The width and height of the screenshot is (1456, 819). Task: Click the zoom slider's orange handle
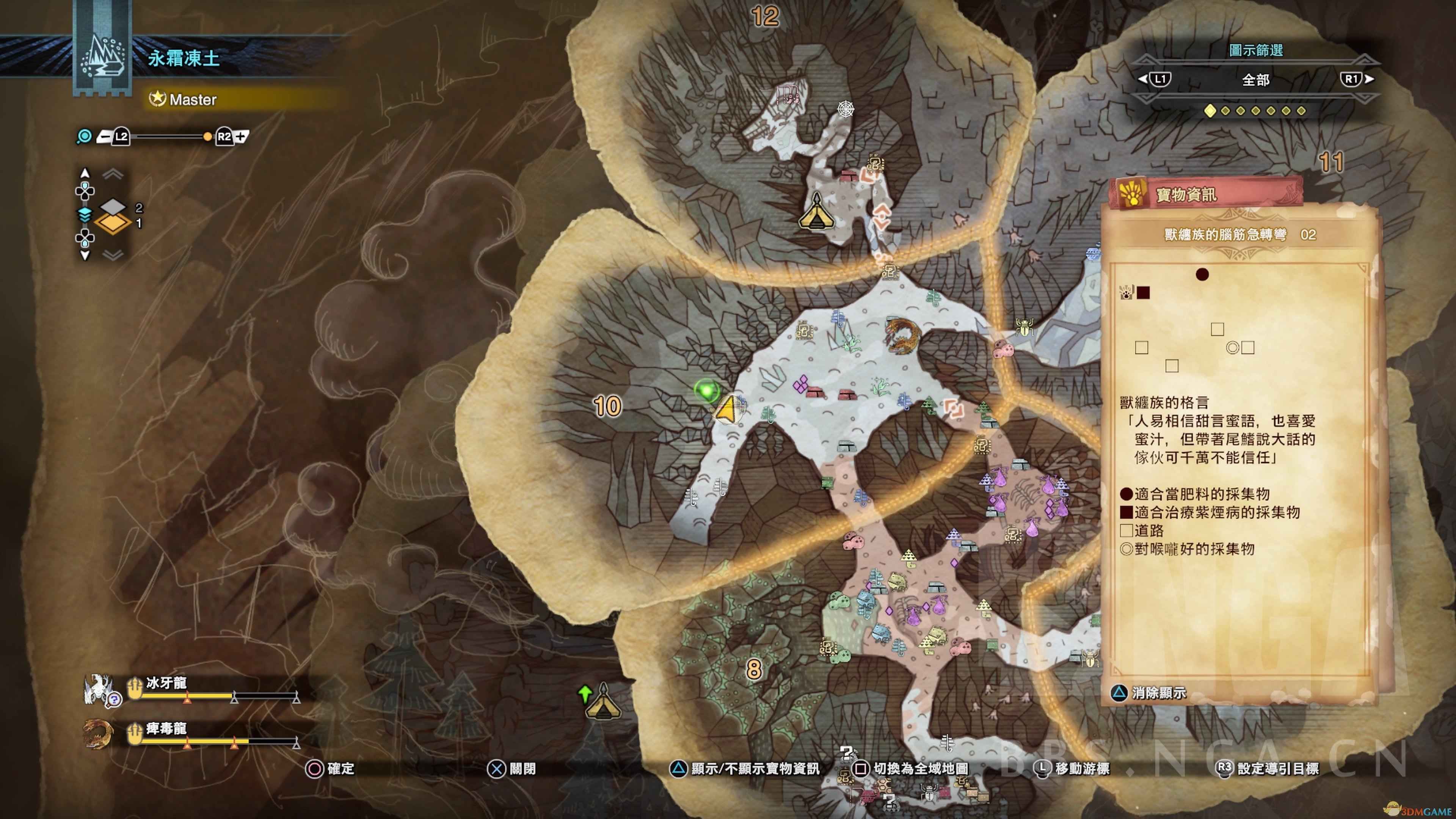click(x=207, y=137)
